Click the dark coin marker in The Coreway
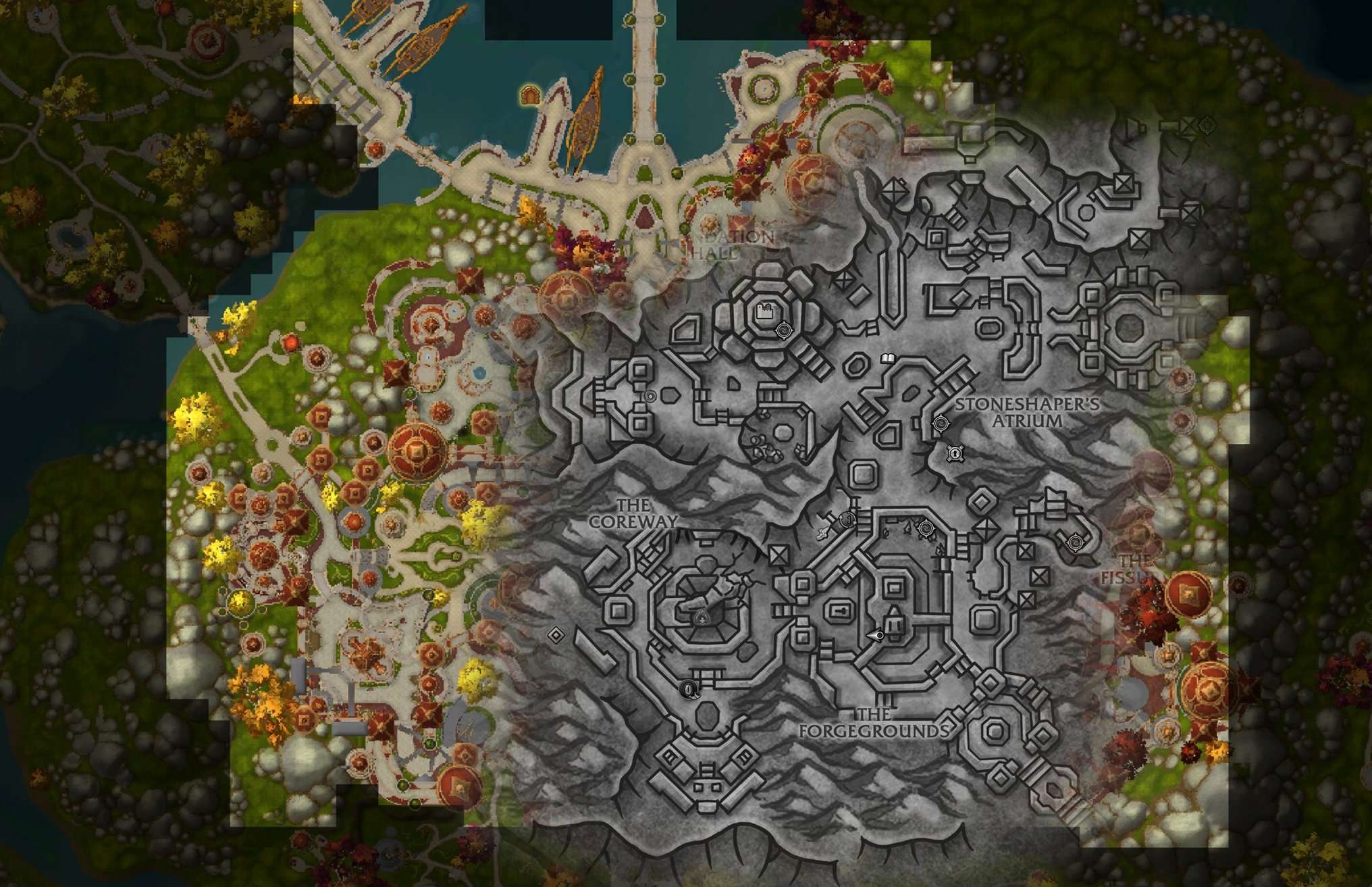The image size is (1372, 887). 689,689
